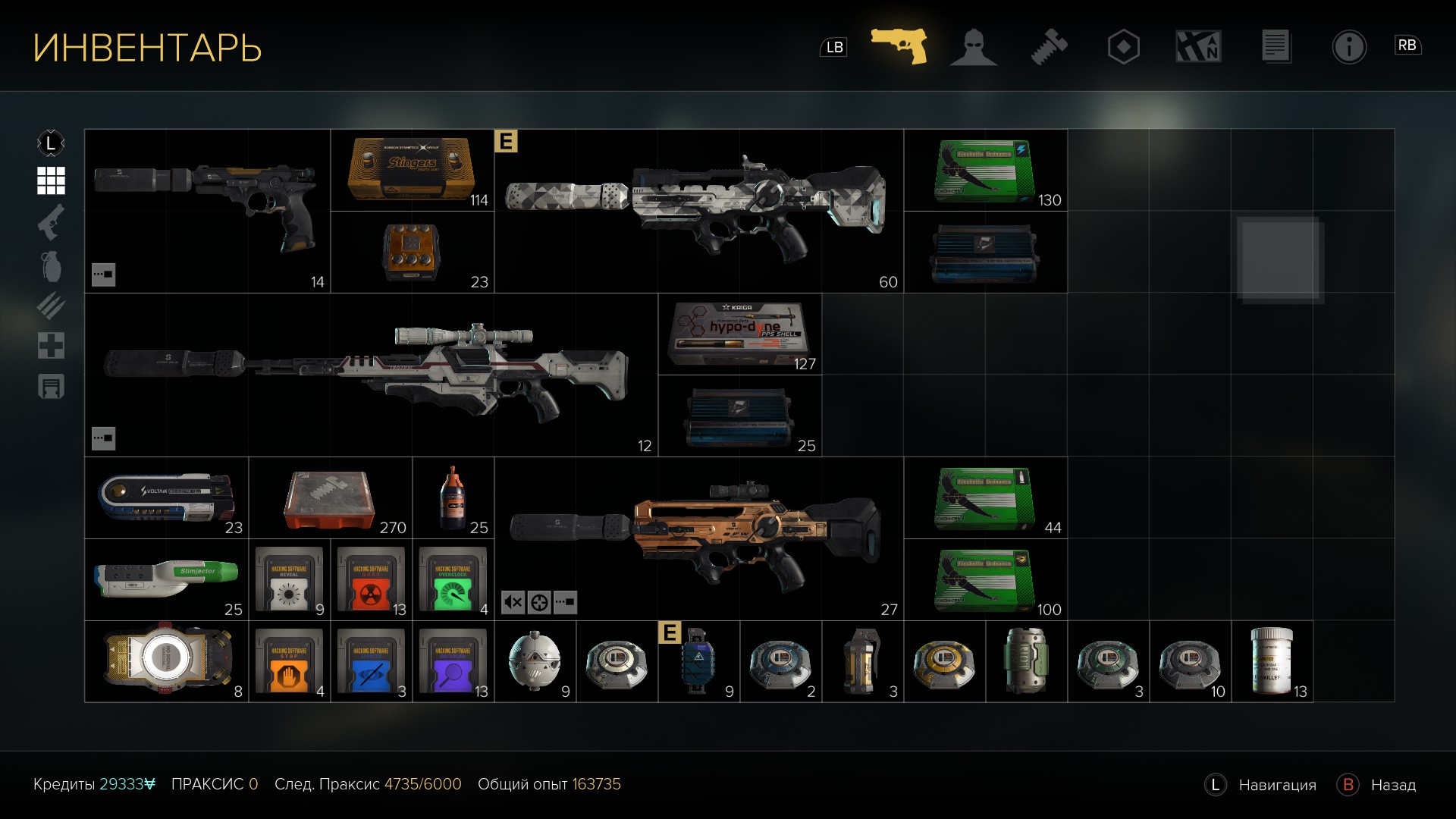
Task: Choose the red Nuke hacking software
Action: pos(371,579)
